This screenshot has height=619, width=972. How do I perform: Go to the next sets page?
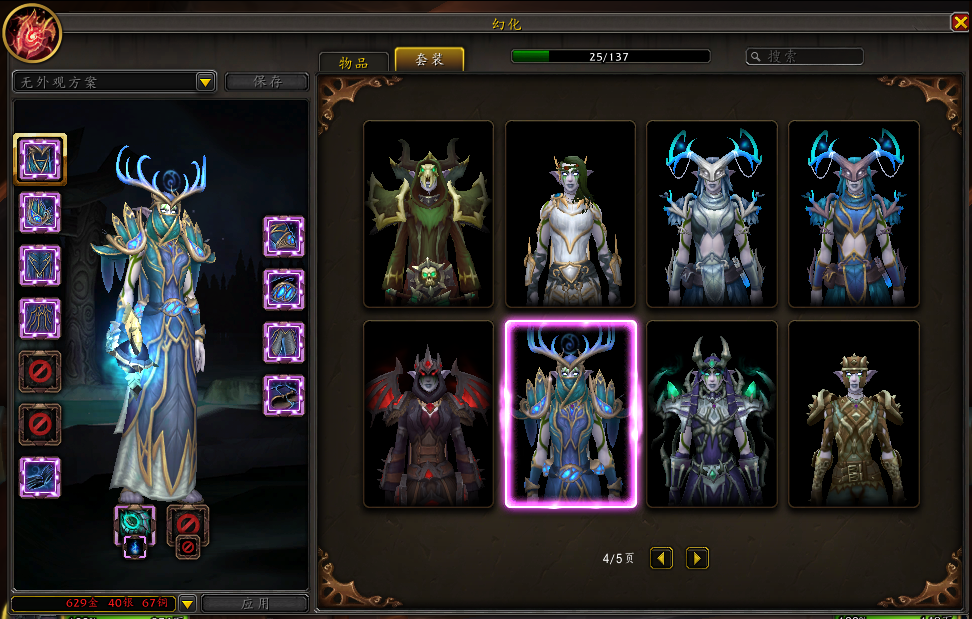pos(697,558)
